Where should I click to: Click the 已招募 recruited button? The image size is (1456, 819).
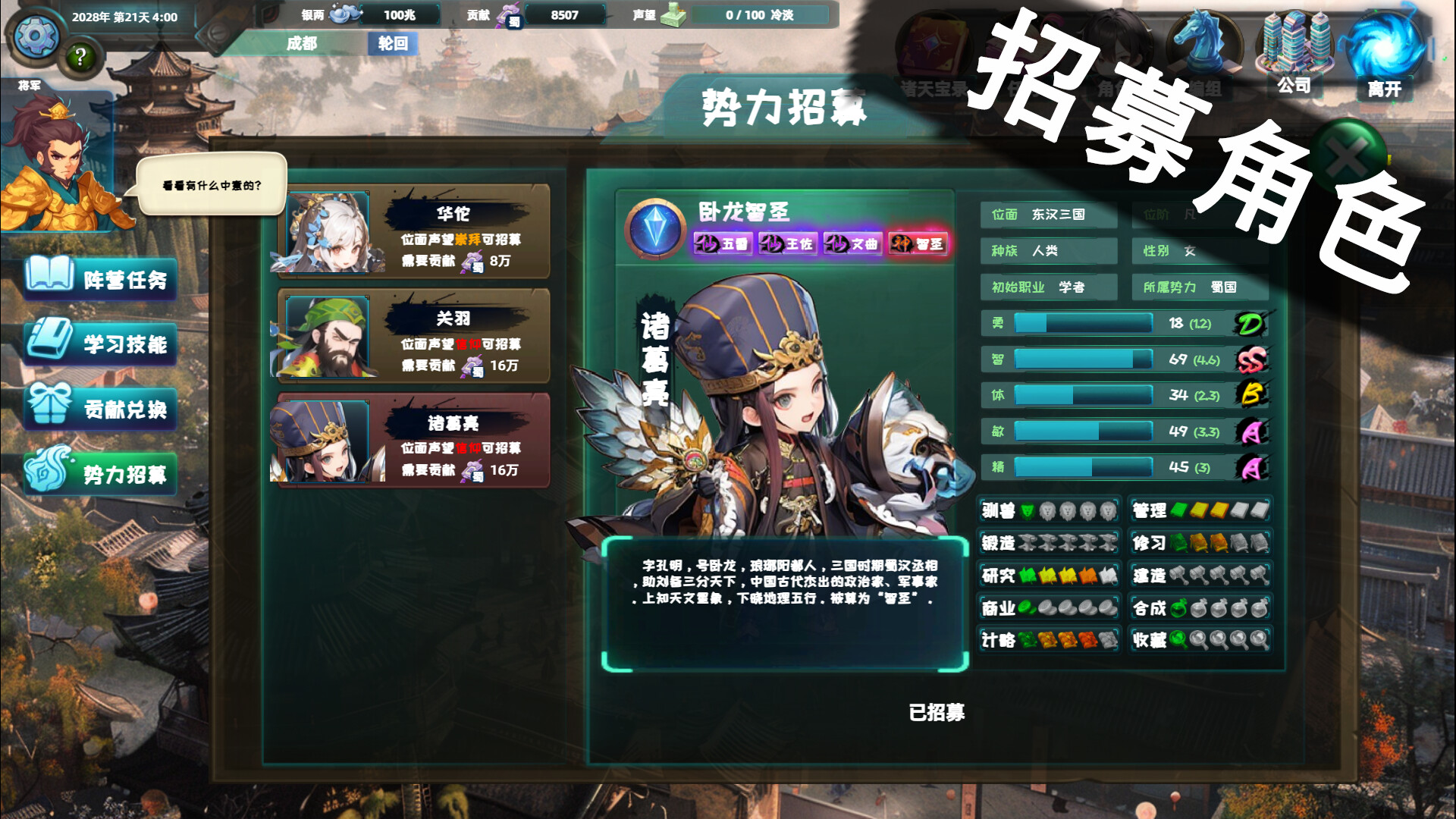(938, 713)
